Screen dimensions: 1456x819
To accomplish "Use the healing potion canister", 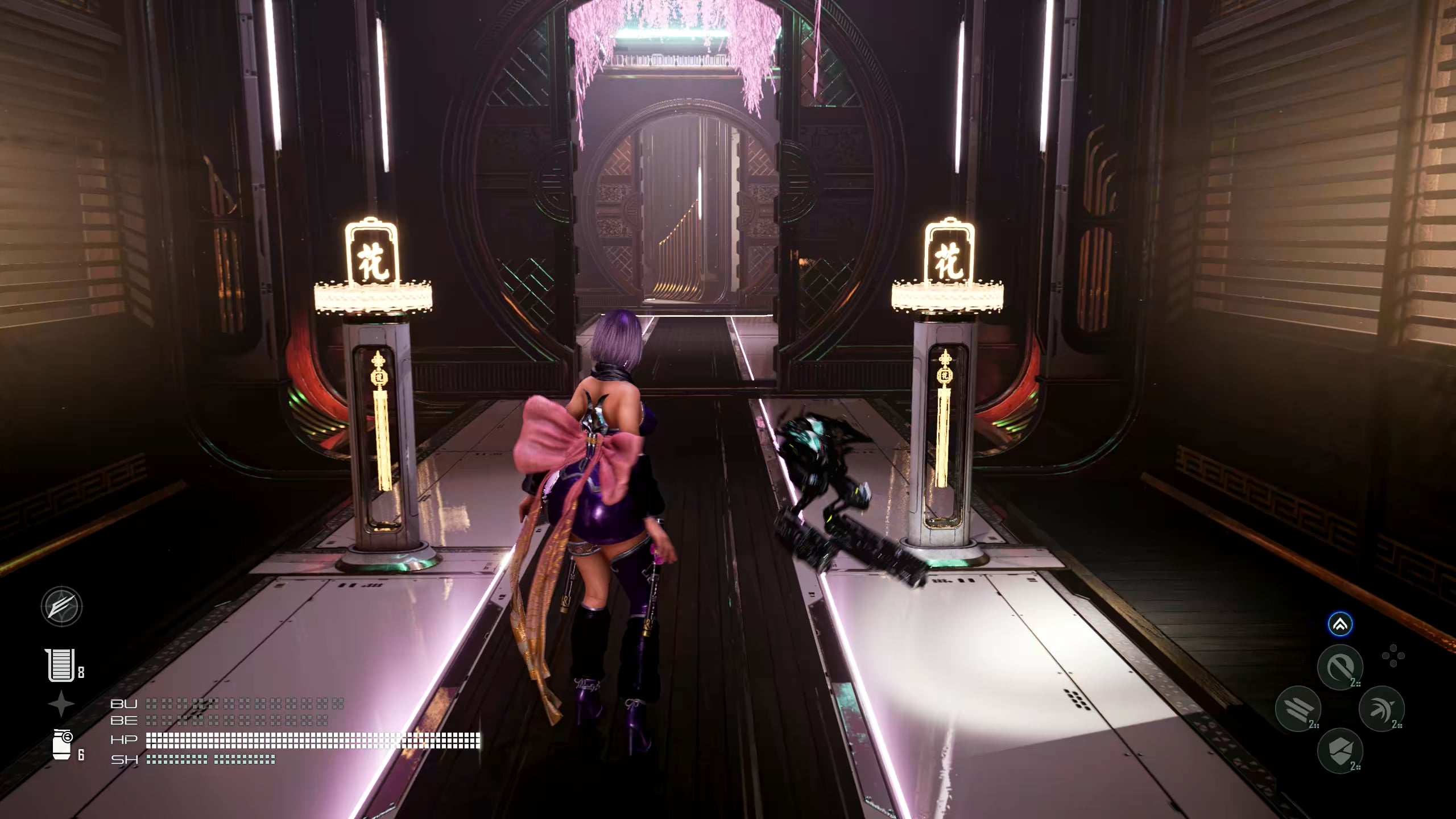I will (x=63, y=745).
